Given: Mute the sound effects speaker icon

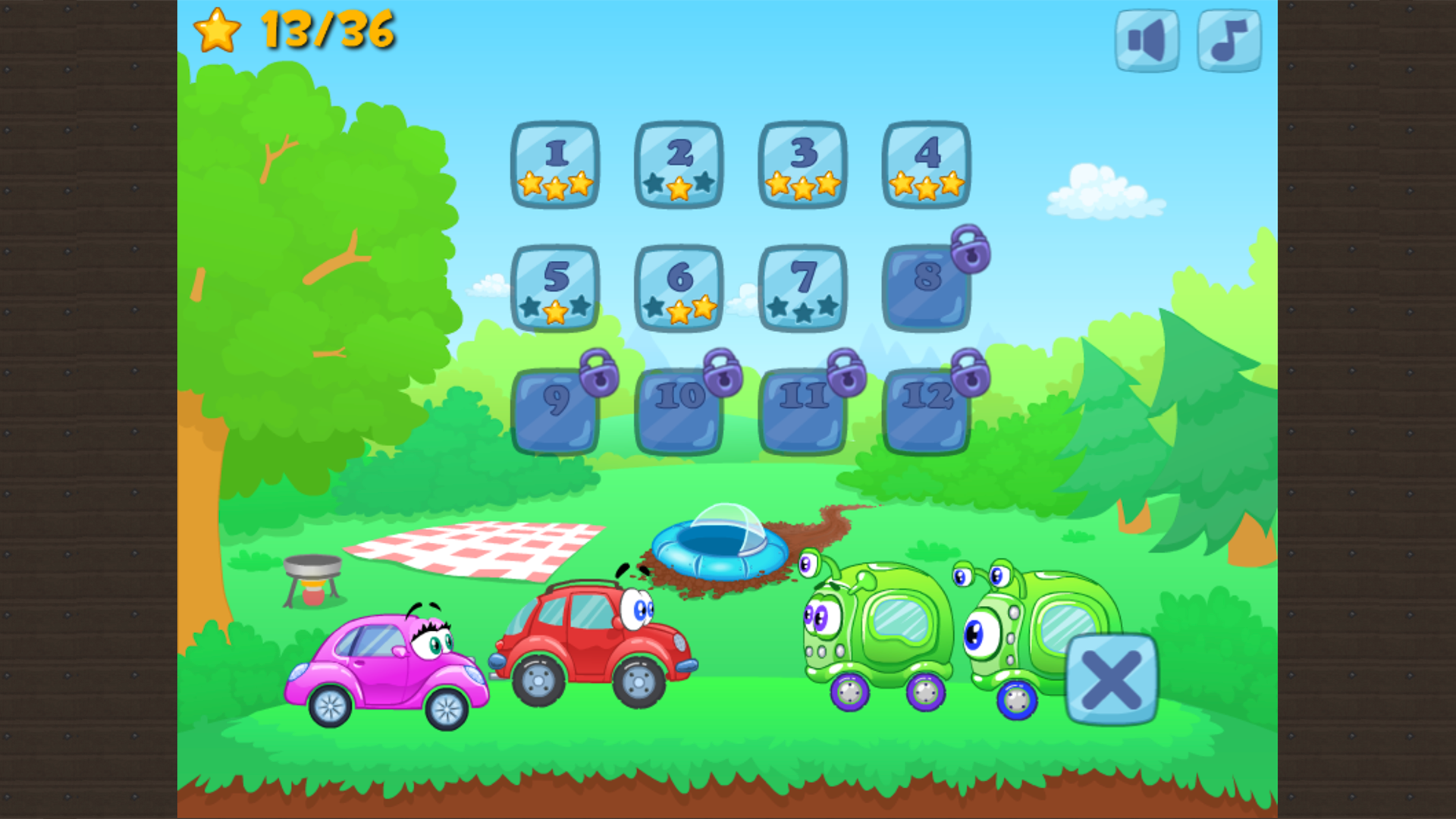Looking at the screenshot, I should pos(1145,40).
